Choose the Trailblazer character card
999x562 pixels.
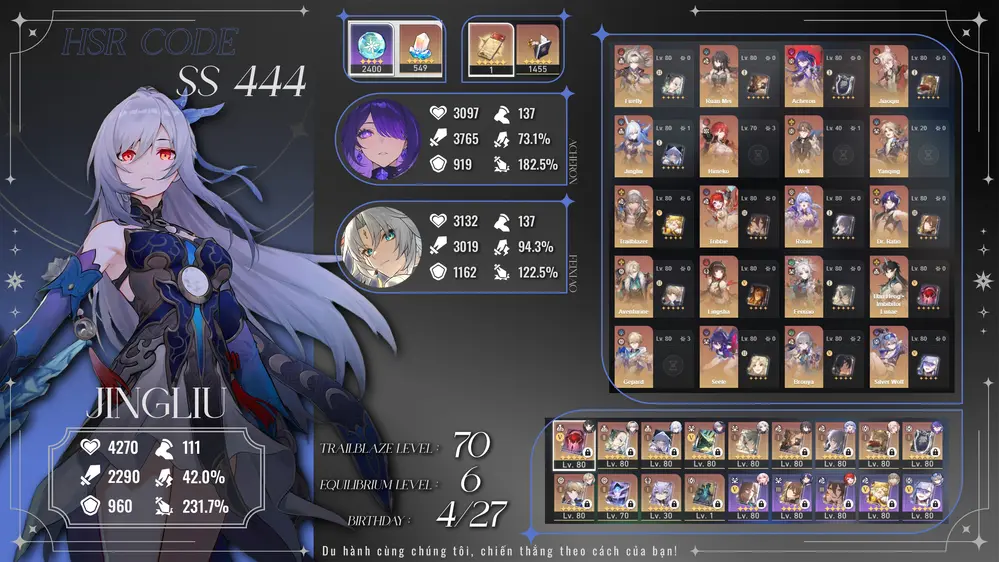pyautogui.click(x=634, y=216)
